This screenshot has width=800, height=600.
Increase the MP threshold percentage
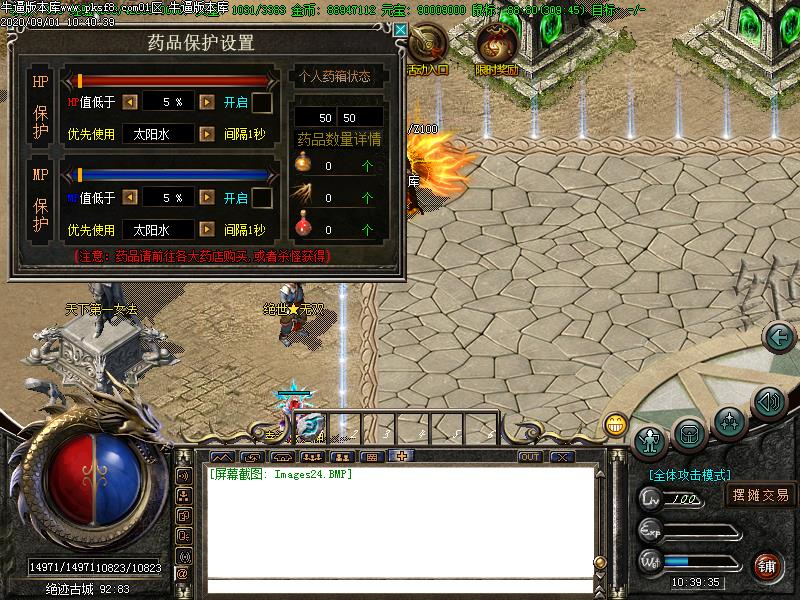tap(206, 198)
